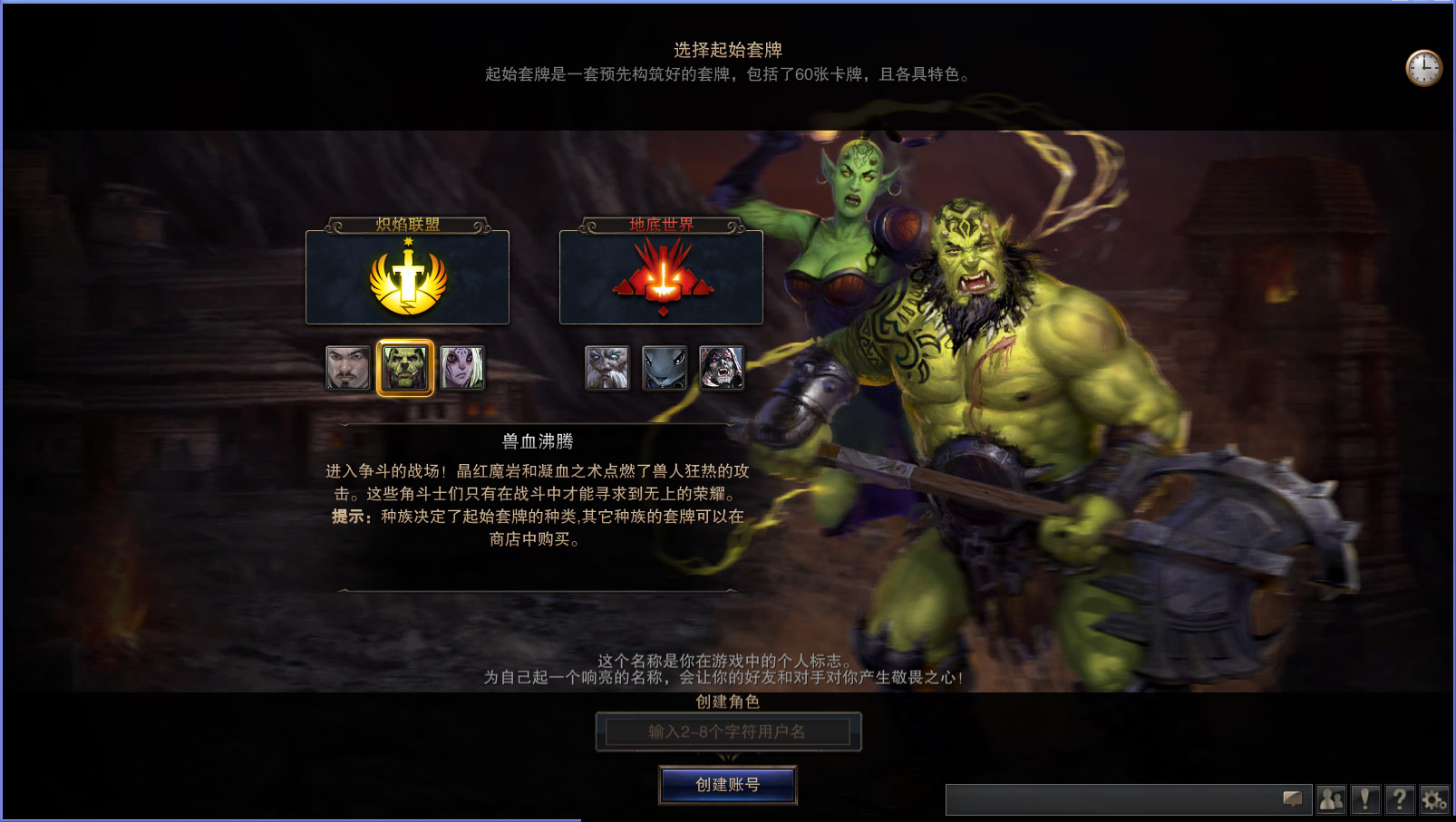Click the clock icon in the corner

[1423, 68]
